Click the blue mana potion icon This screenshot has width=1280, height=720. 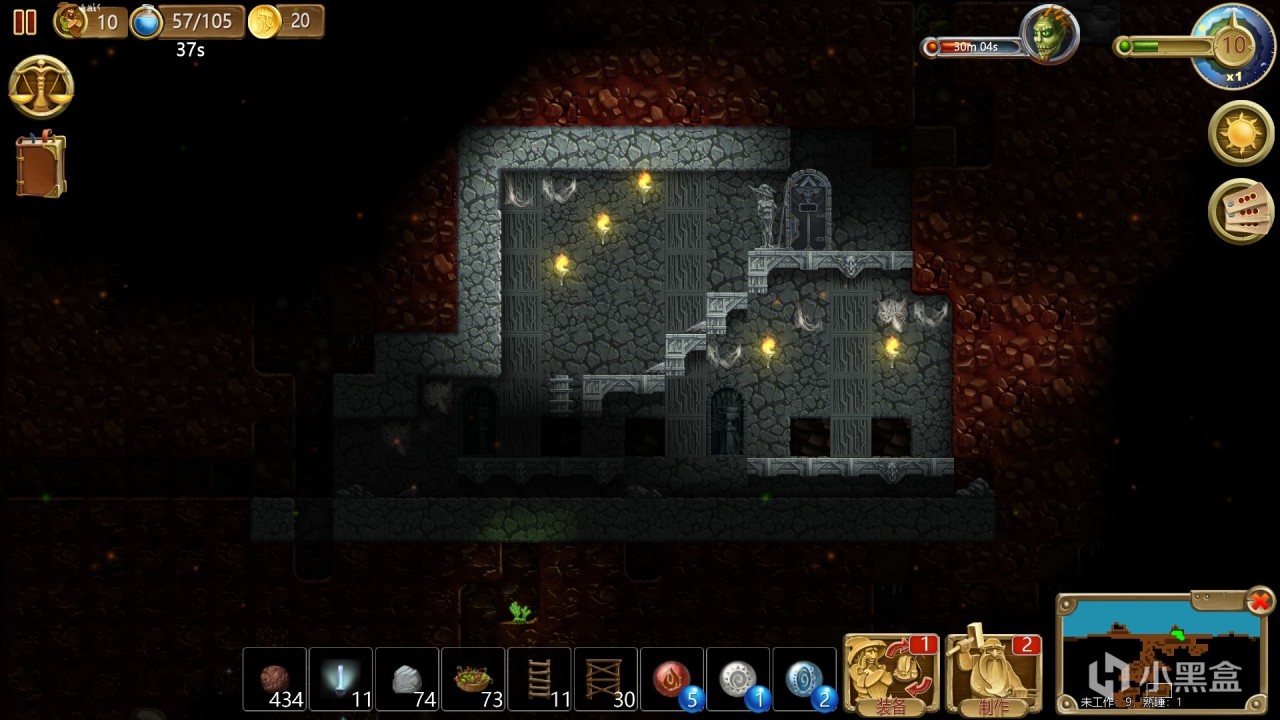[x=147, y=21]
